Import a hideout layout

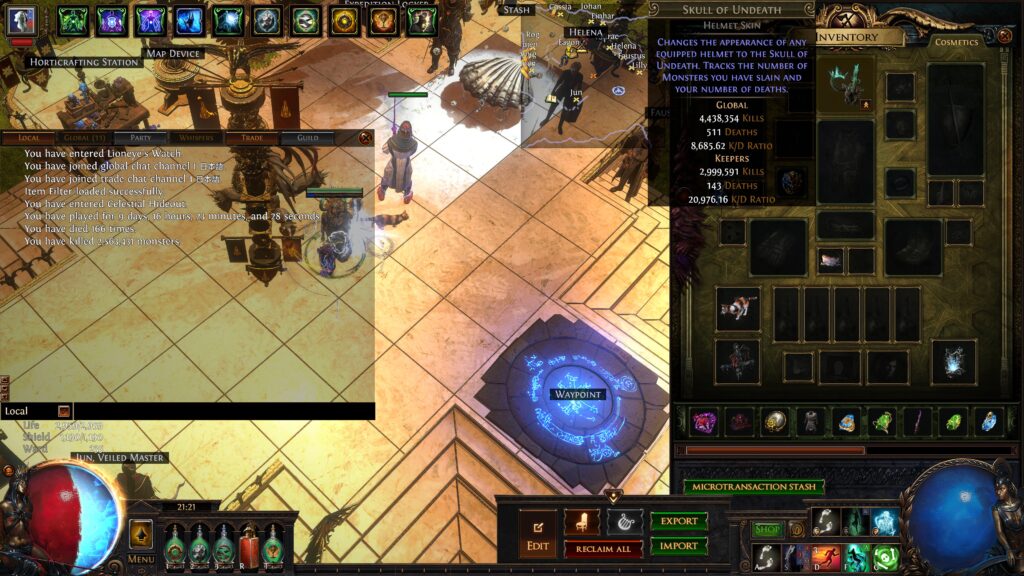(679, 546)
